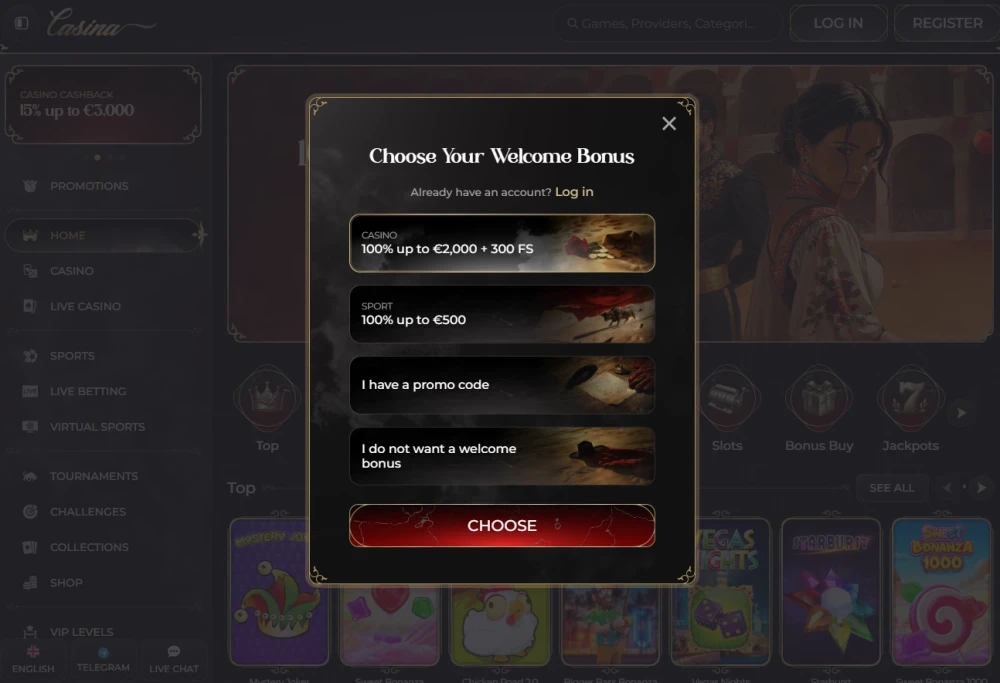
Task: Go to Live Casino section
Action: (85, 306)
